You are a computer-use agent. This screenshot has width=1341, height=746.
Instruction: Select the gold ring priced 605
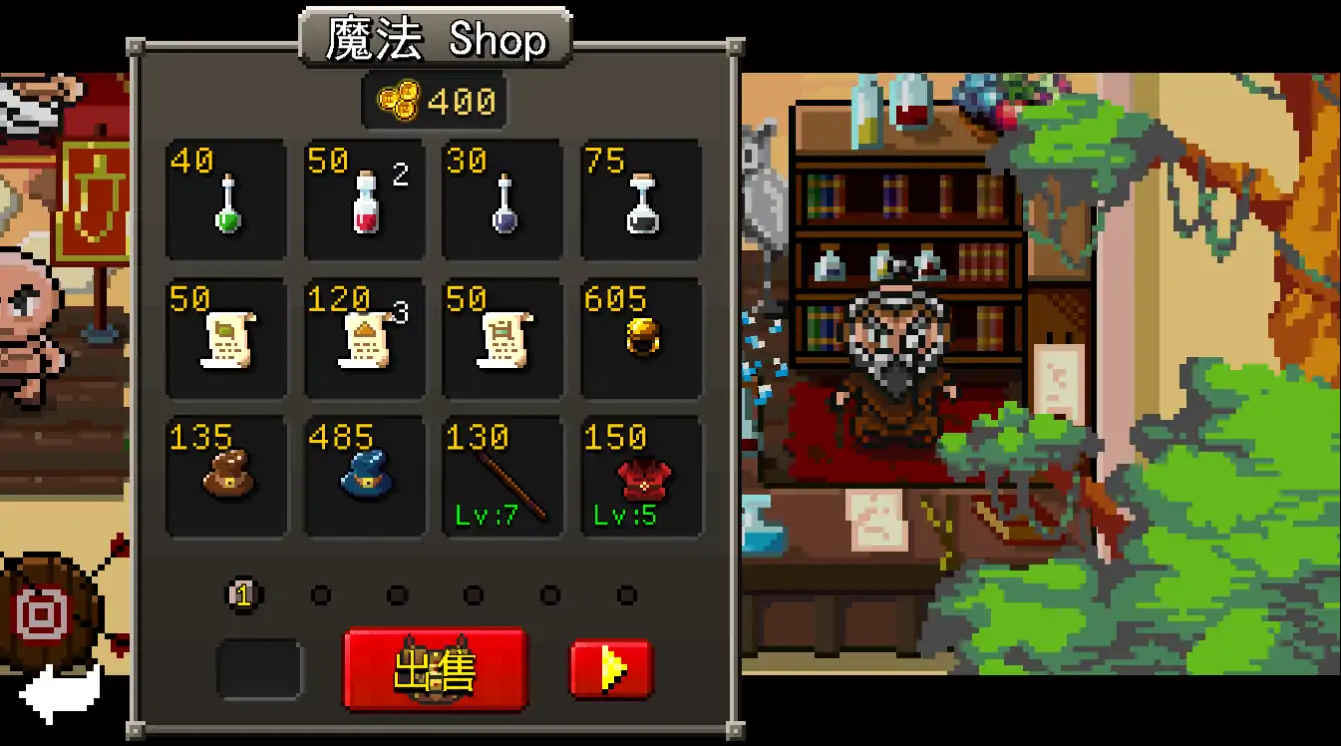point(640,337)
